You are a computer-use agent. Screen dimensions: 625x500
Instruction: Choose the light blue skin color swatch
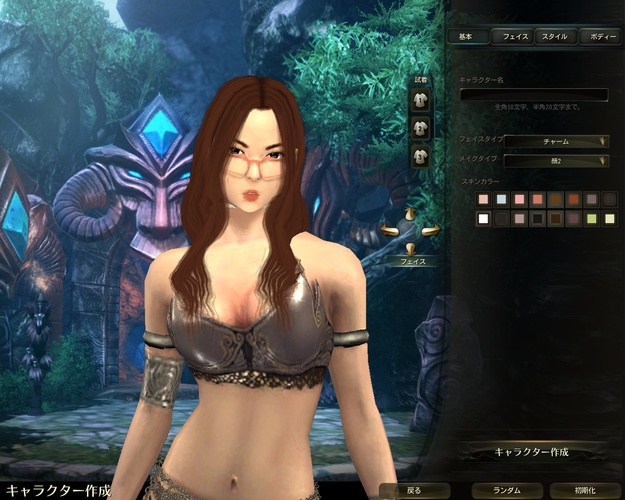502,200
